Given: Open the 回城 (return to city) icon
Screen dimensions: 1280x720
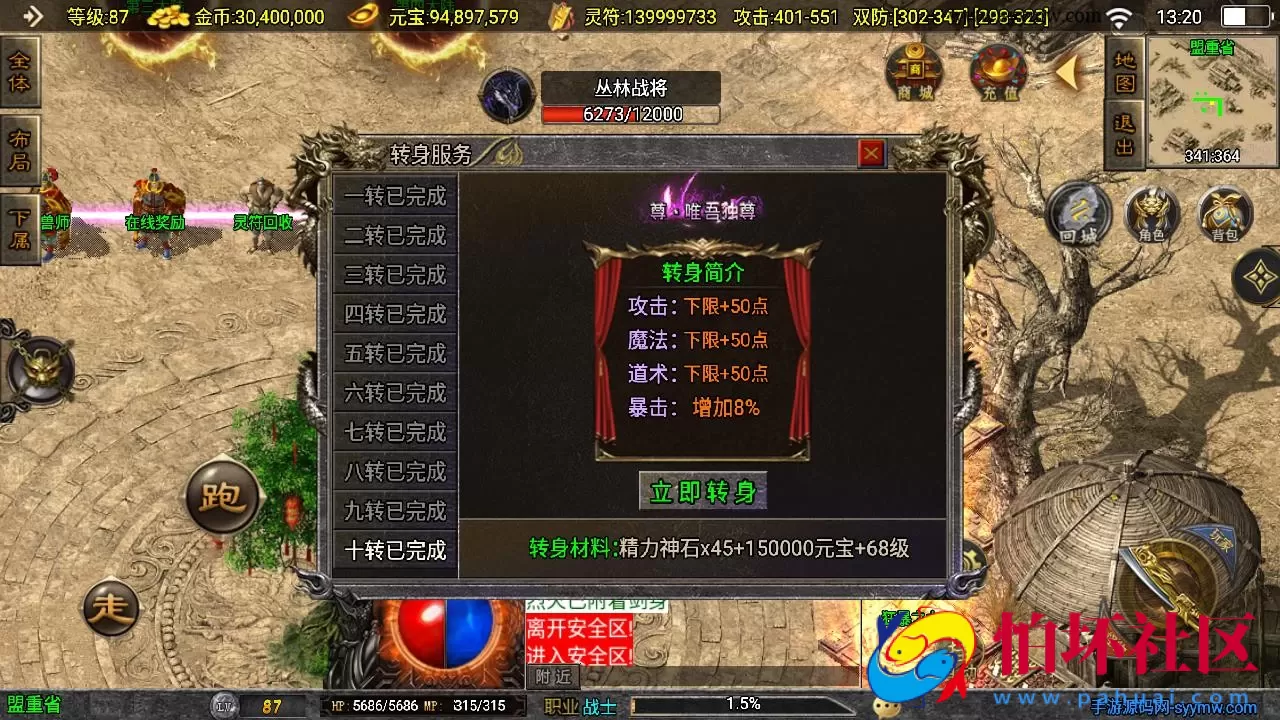Looking at the screenshot, I should coord(1077,216).
